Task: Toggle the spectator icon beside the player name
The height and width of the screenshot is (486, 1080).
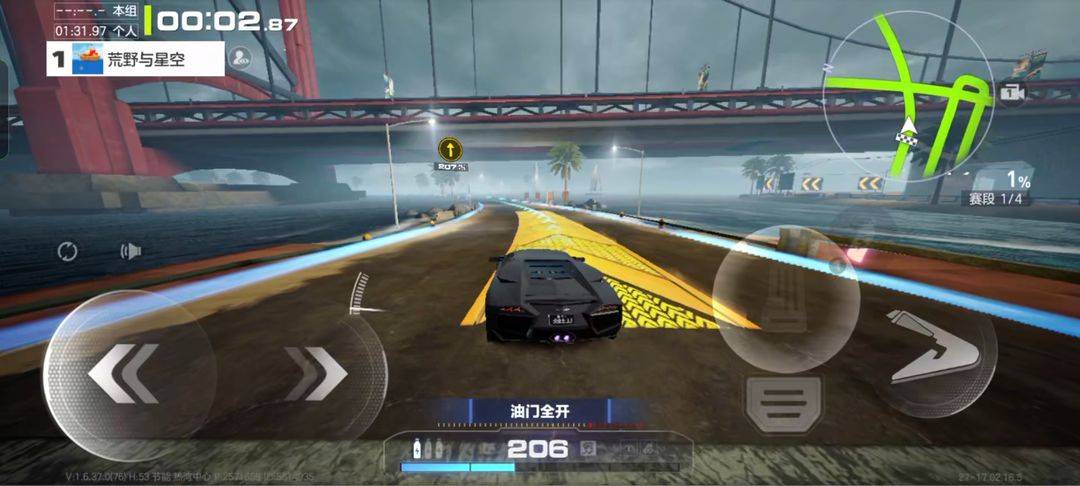Action: [x=240, y=57]
